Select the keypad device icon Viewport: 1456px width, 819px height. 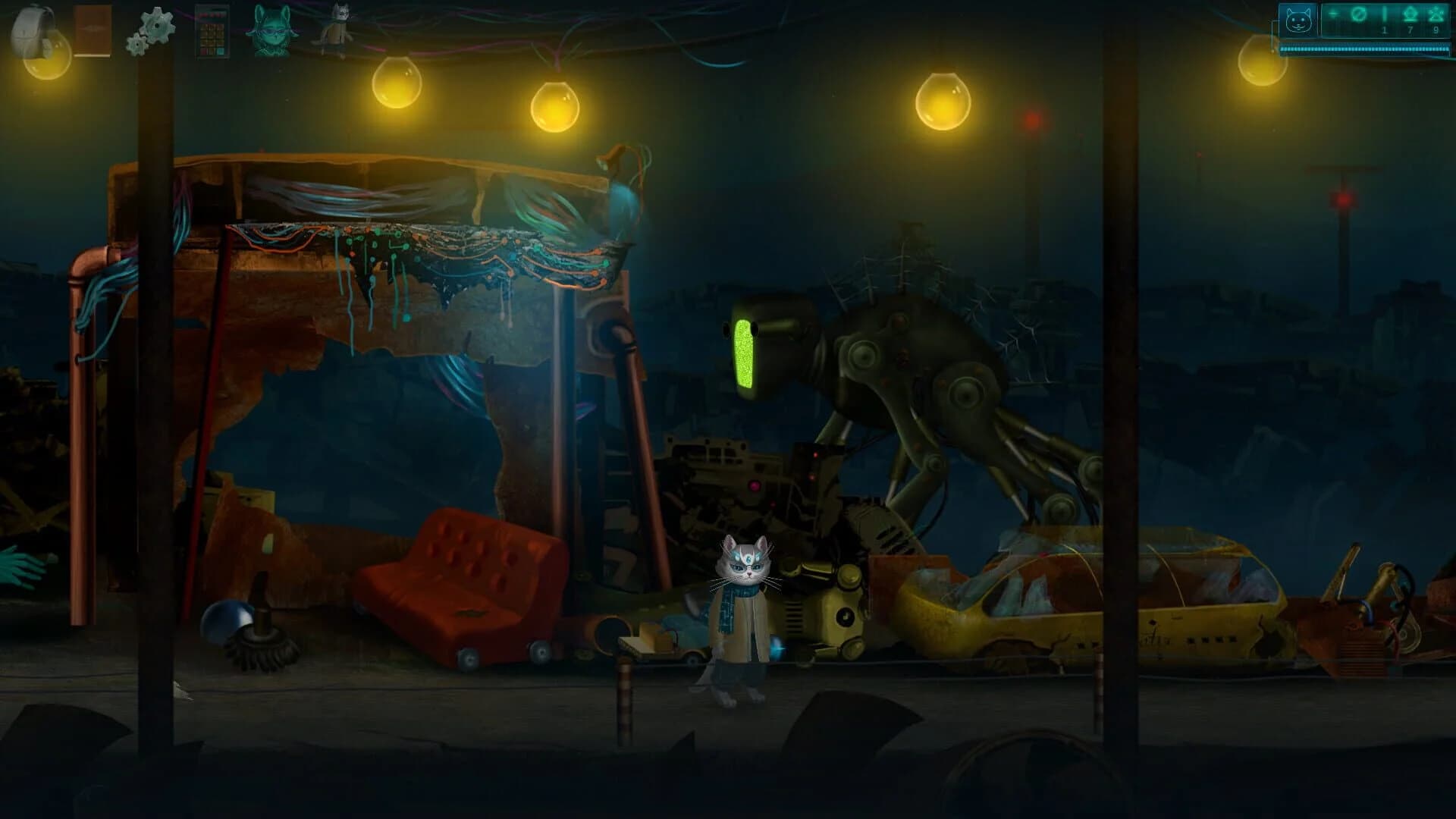214,29
